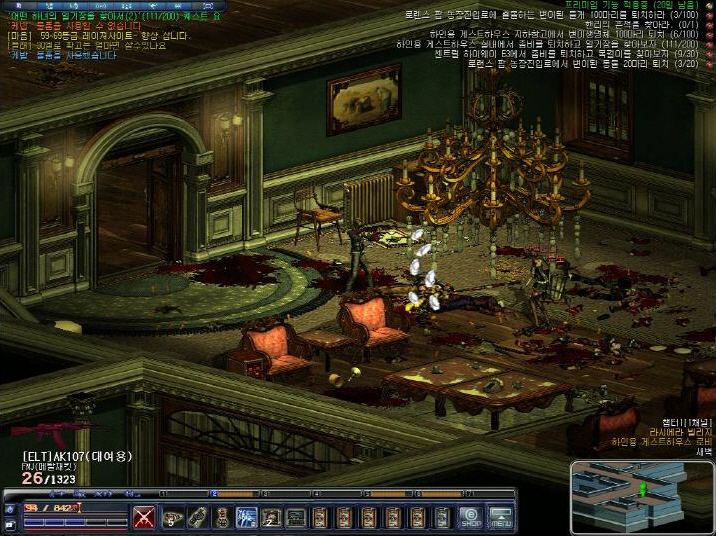Open the MENU button
Viewport: 716px width, 536px height.
501,517
